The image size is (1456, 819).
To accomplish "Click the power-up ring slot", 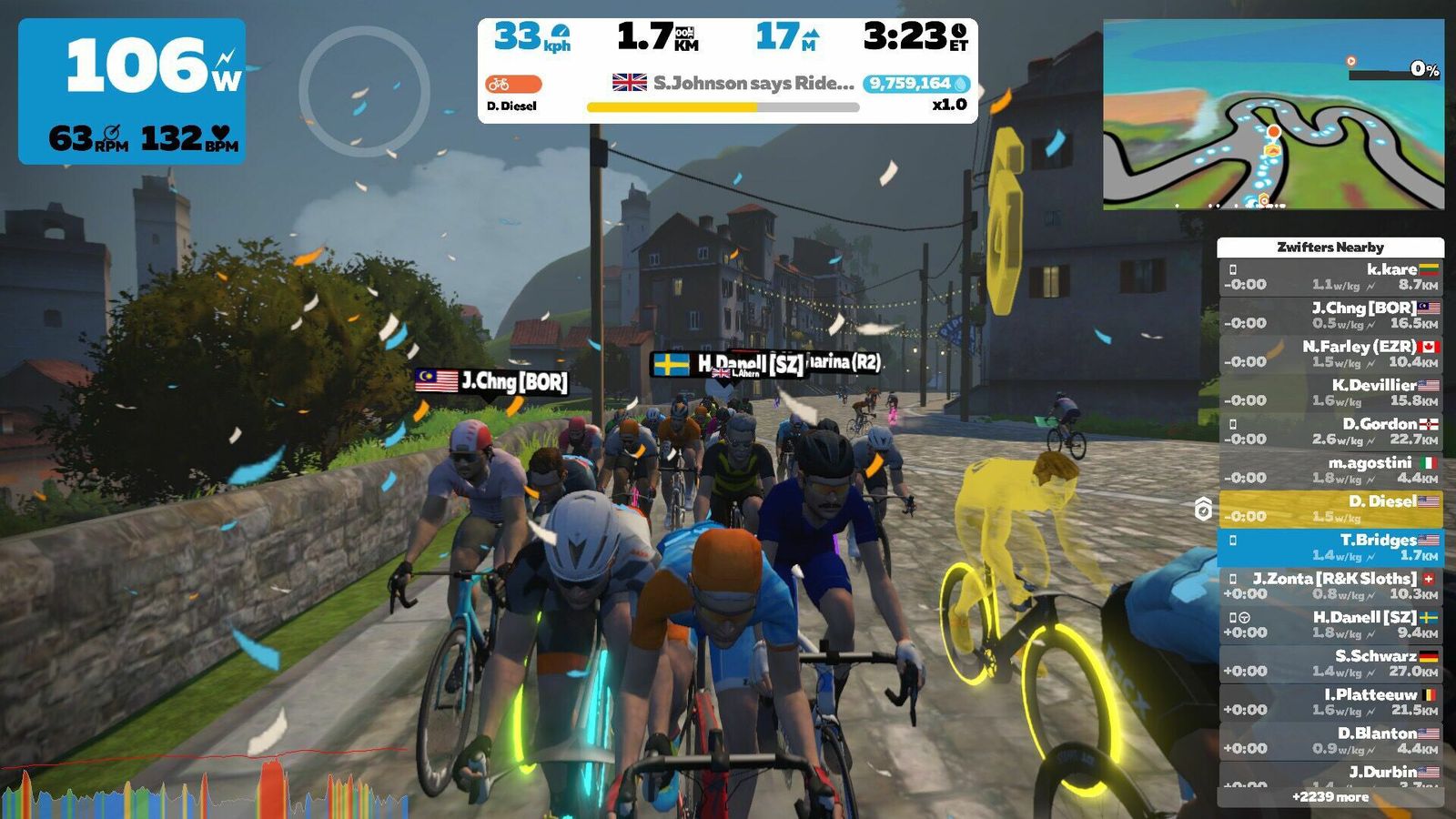I will [x=364, y=91].
